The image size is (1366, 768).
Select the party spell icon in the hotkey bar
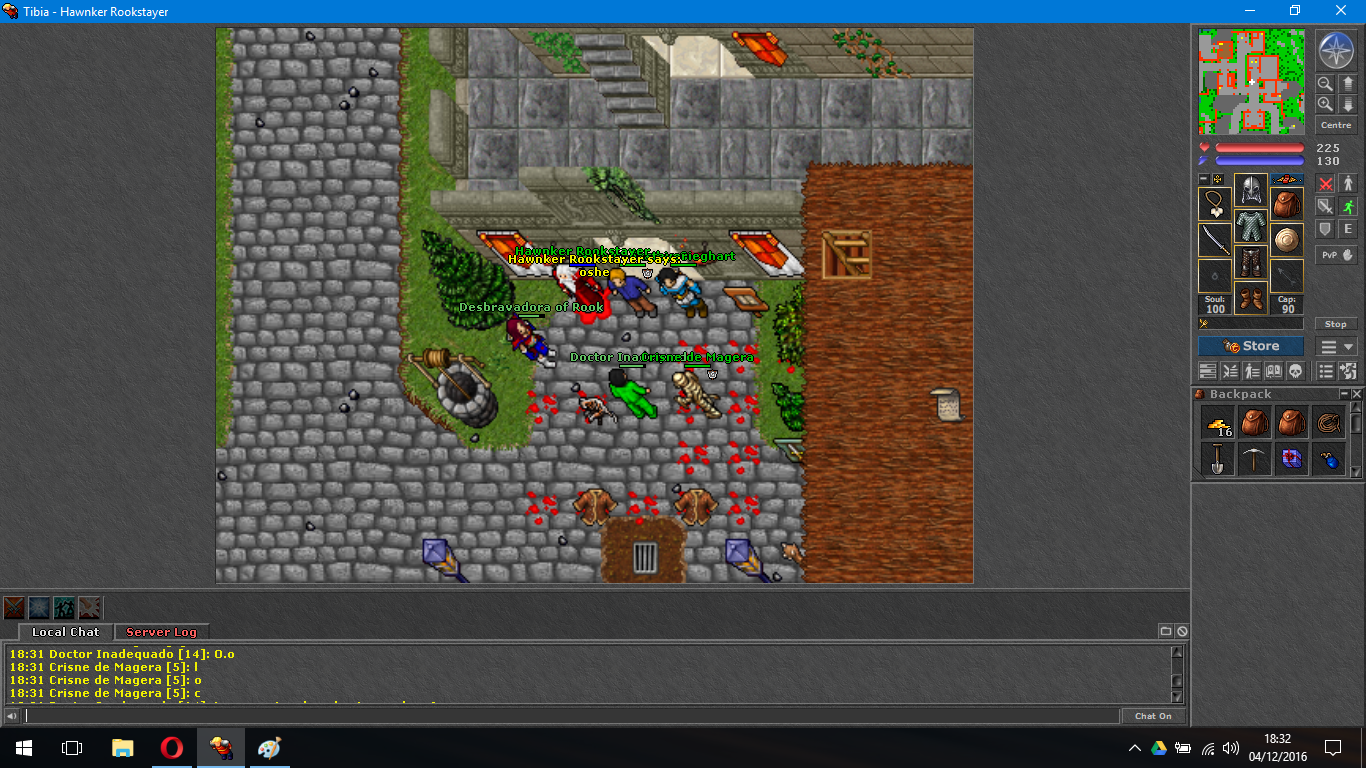click(64, 607)
